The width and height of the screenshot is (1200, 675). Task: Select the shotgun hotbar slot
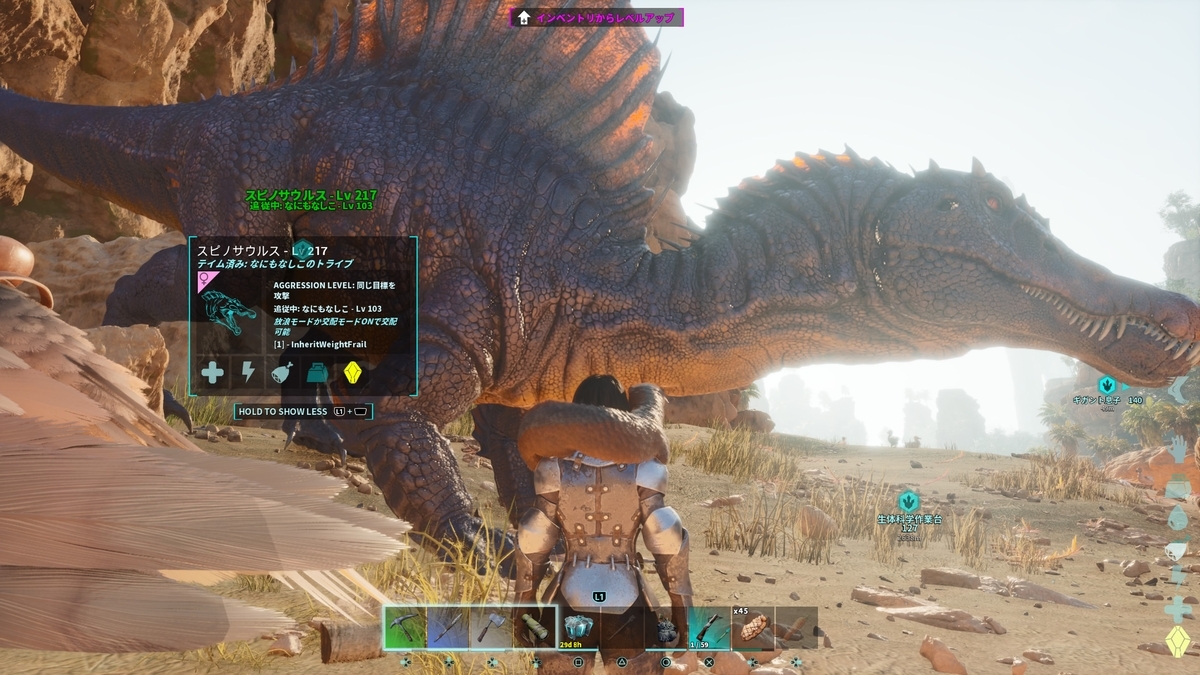click(x=708, y=627)
